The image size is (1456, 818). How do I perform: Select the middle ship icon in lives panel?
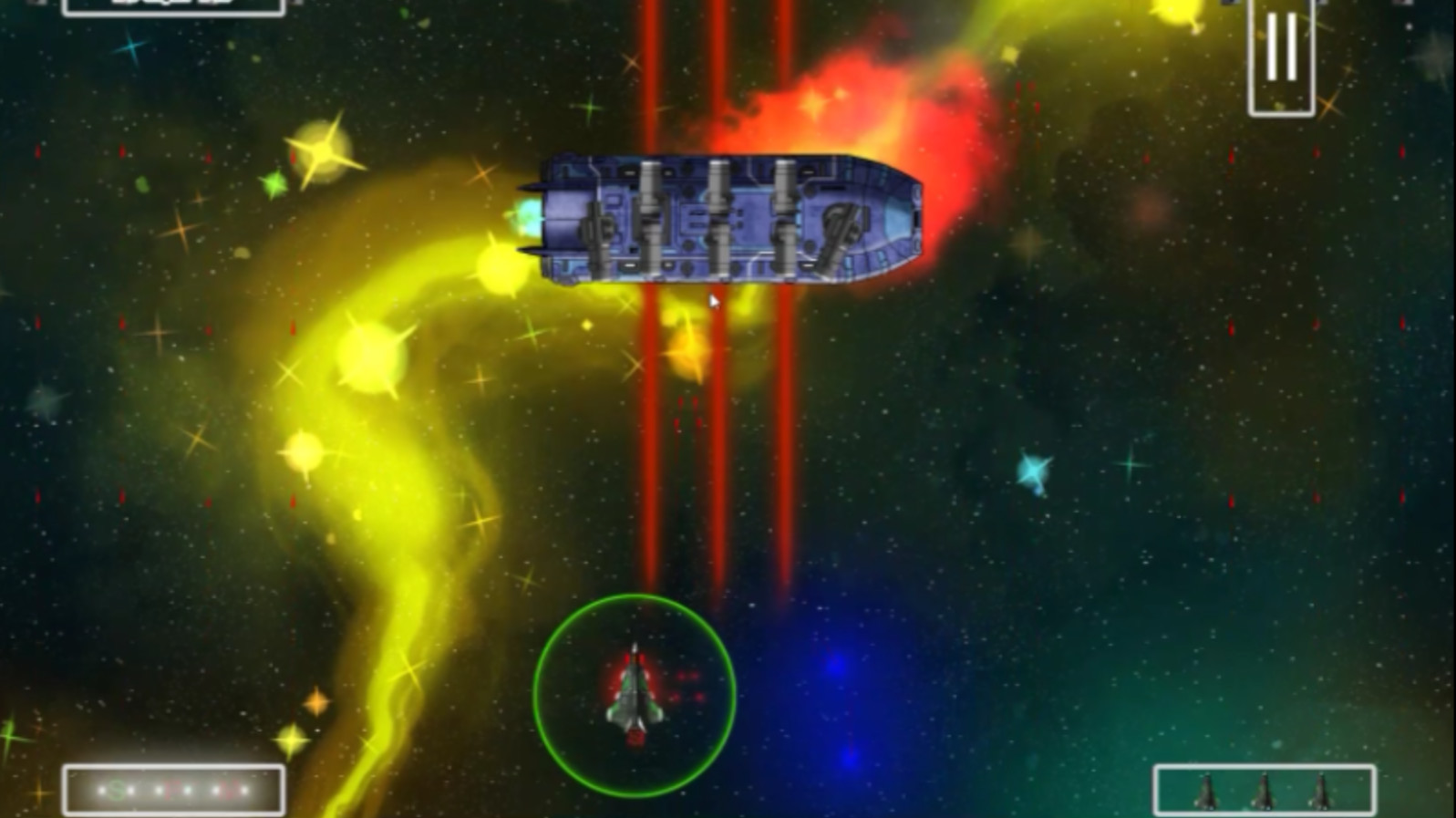(x=1264, y=790)
